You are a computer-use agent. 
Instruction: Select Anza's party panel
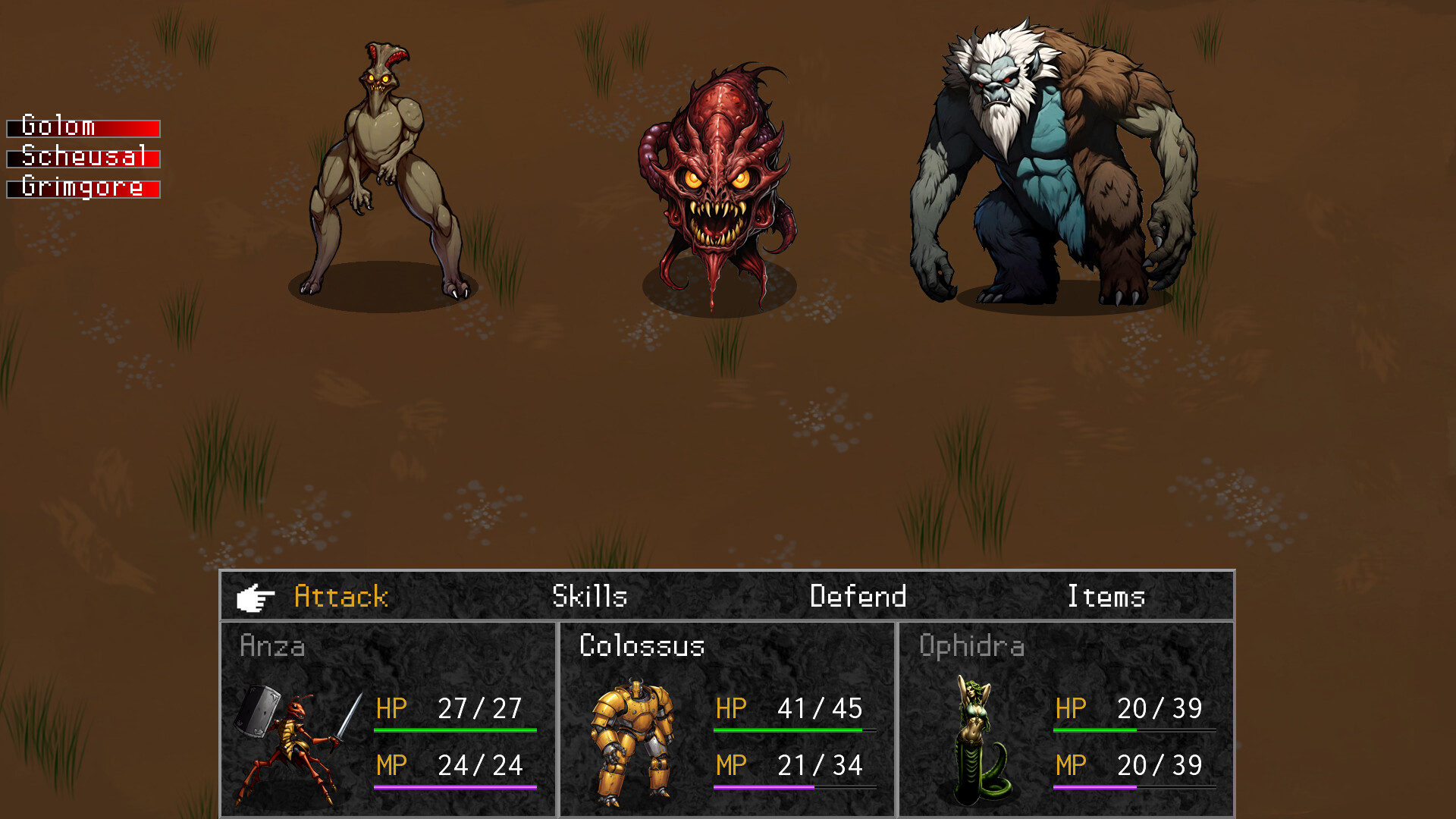pos(388,719)
